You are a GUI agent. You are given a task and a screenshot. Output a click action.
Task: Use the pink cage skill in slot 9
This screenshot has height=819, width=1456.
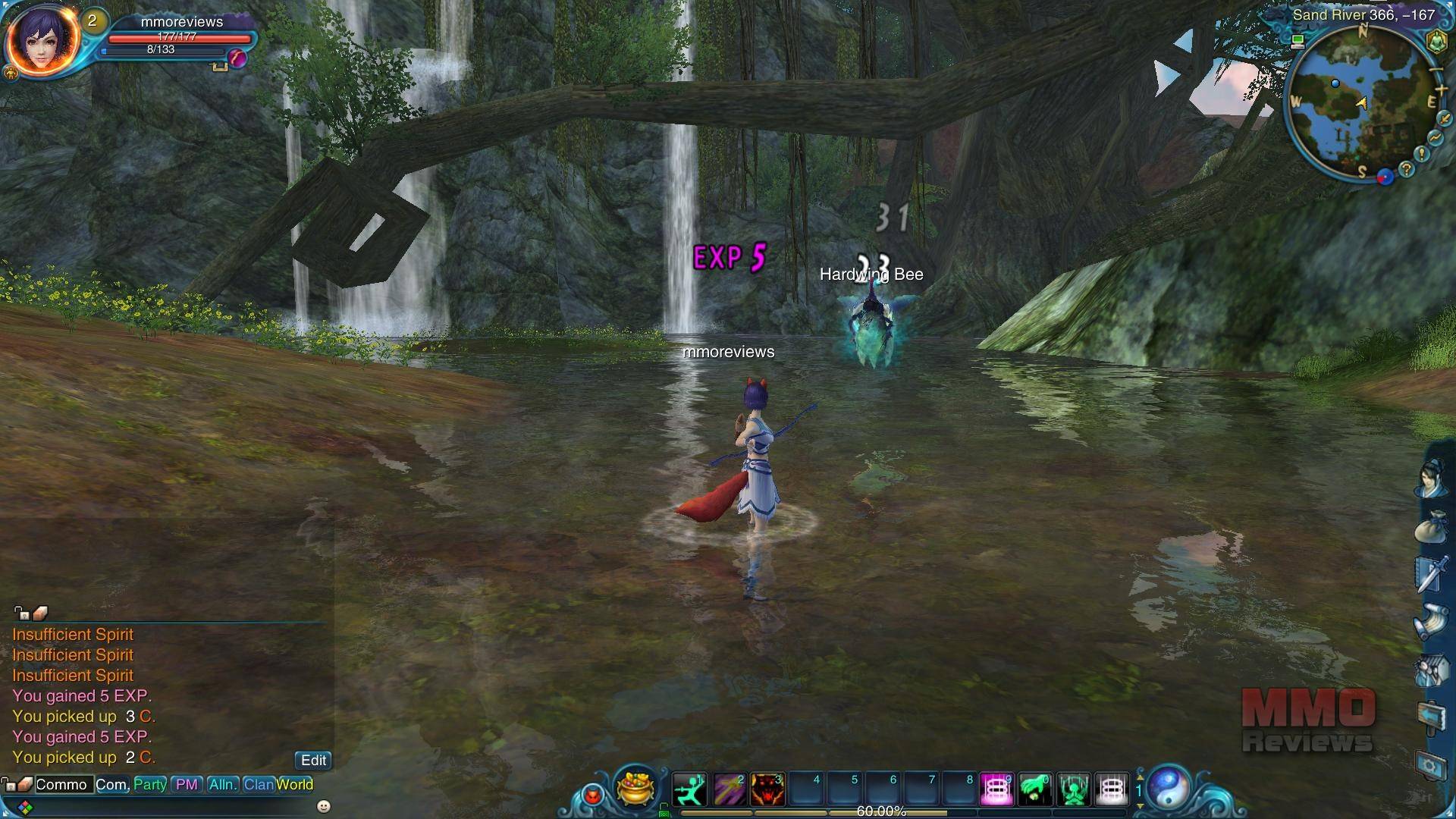(996, 789)
